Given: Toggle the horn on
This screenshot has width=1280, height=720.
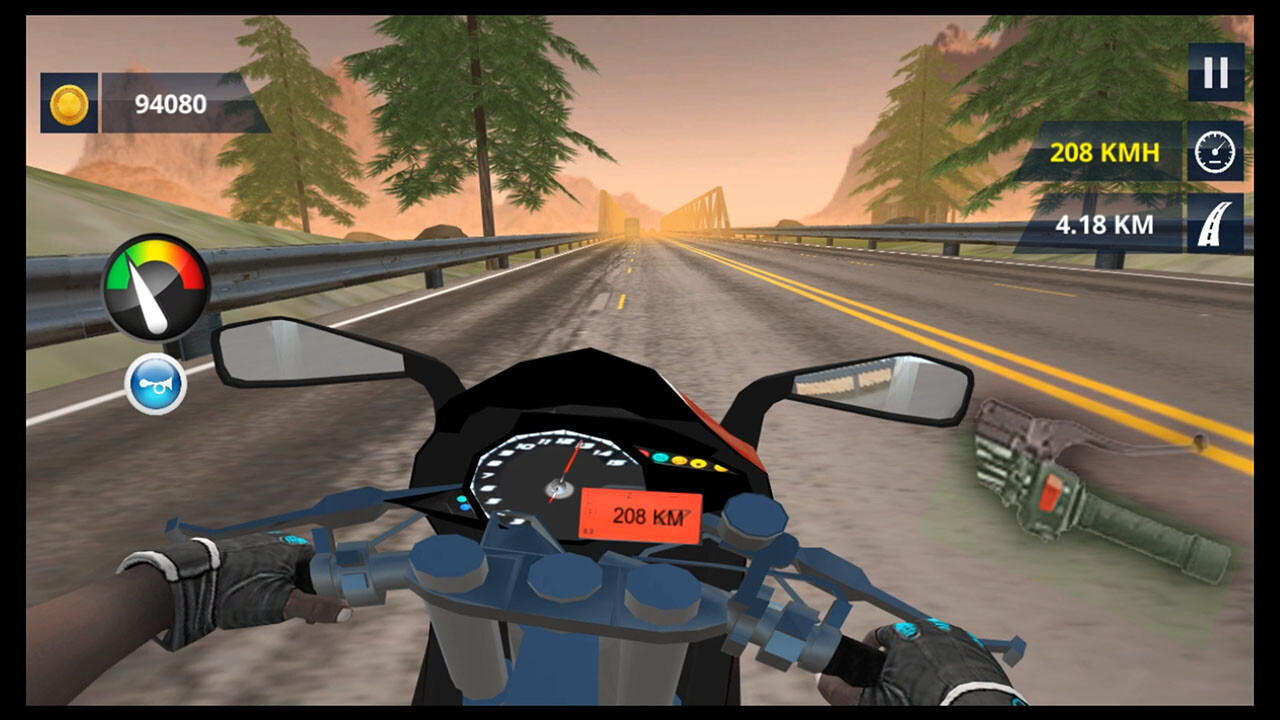Looking at the screenshot, I should pos(155,382).
